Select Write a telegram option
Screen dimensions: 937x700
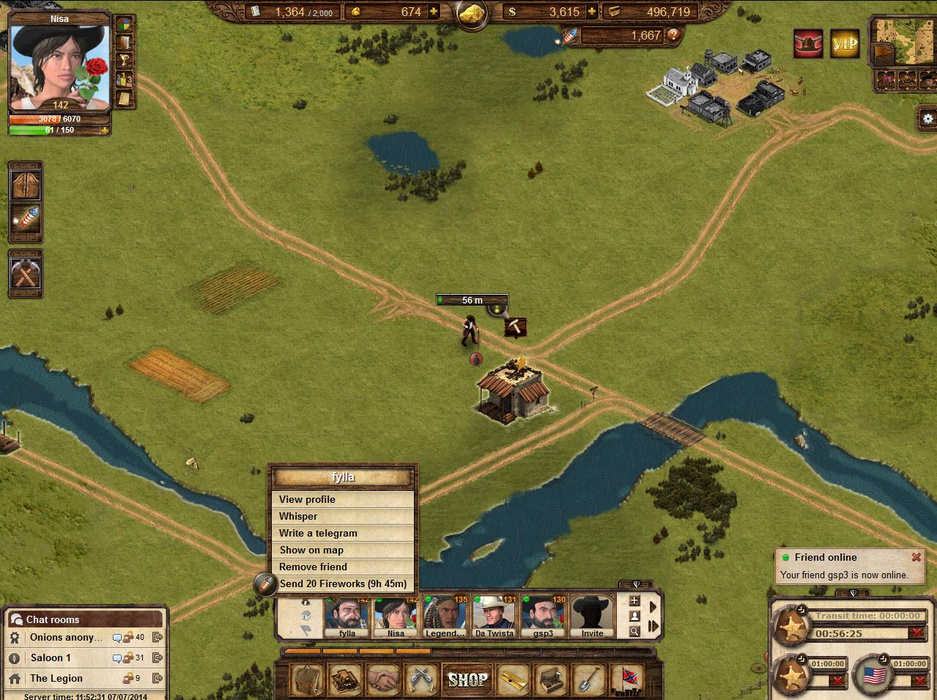(x=317, y=533)
